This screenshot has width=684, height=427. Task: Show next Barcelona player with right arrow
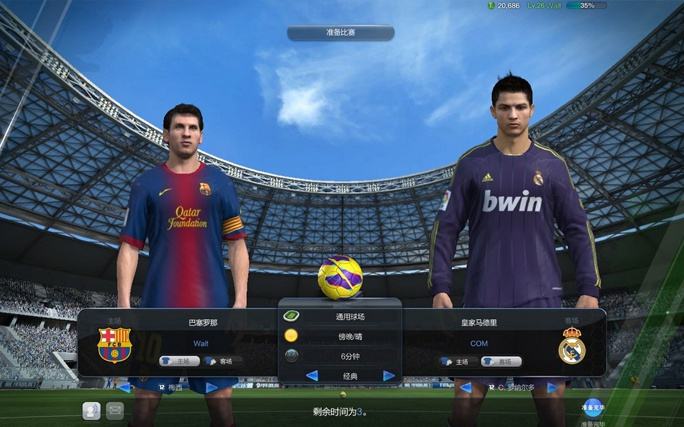pos(211,387)
